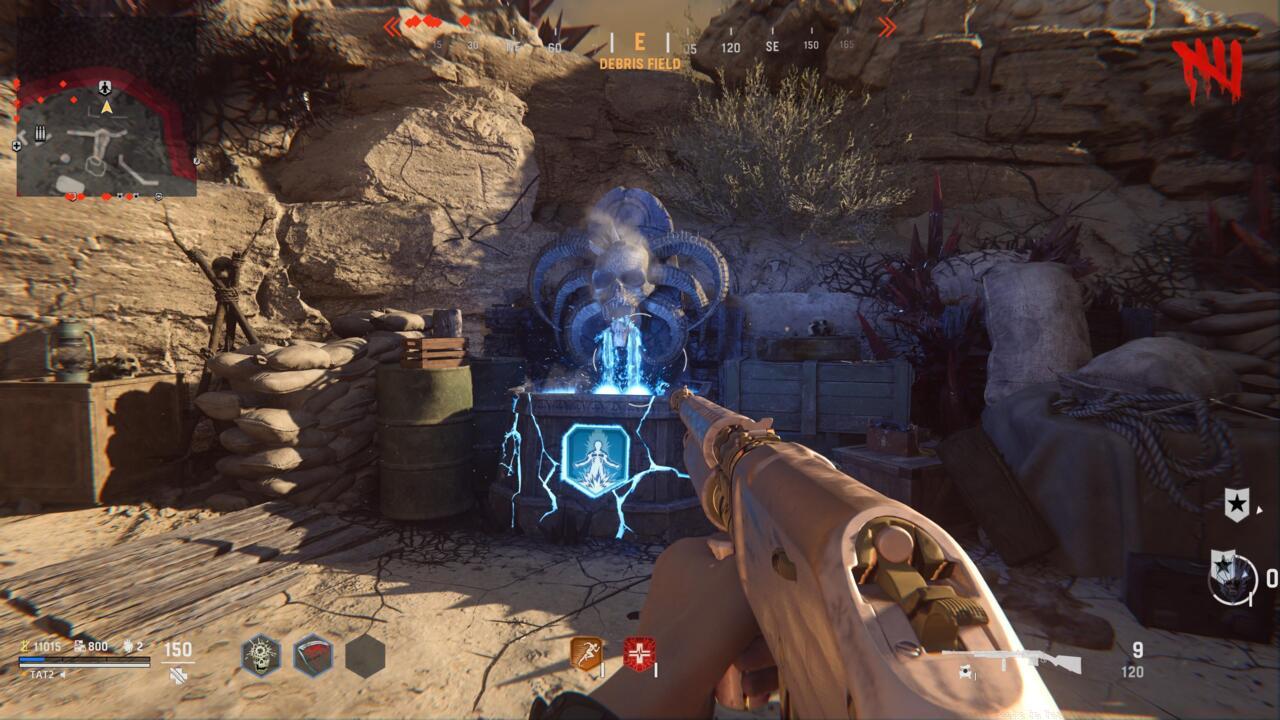Image resolution: width=1280 pixels, height=720 pixels.
Task: Toggle the exfil marker atop the minimap
Action: coord(104,88)
